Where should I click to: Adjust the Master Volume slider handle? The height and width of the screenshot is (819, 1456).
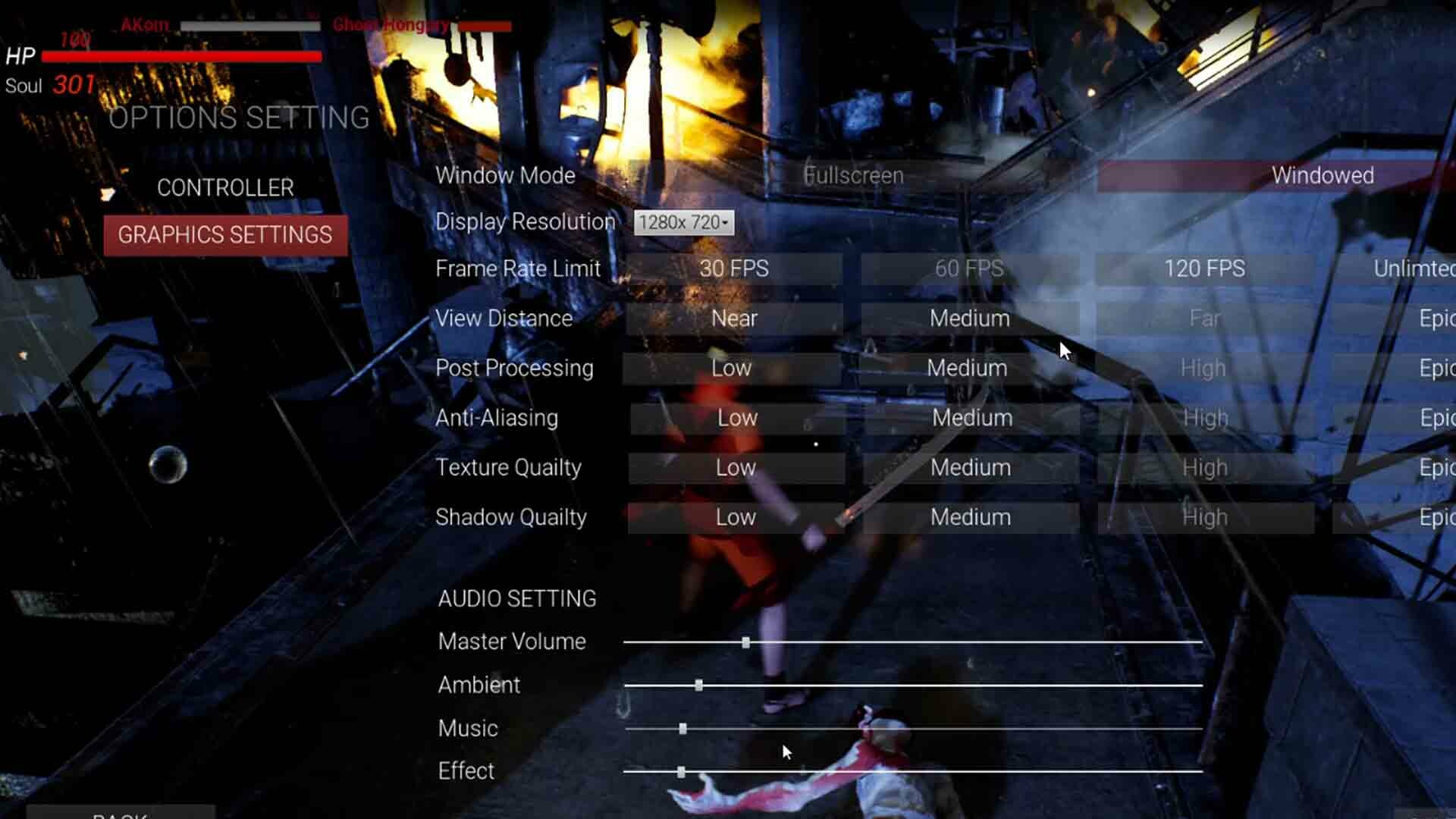(x=747, y=642)
